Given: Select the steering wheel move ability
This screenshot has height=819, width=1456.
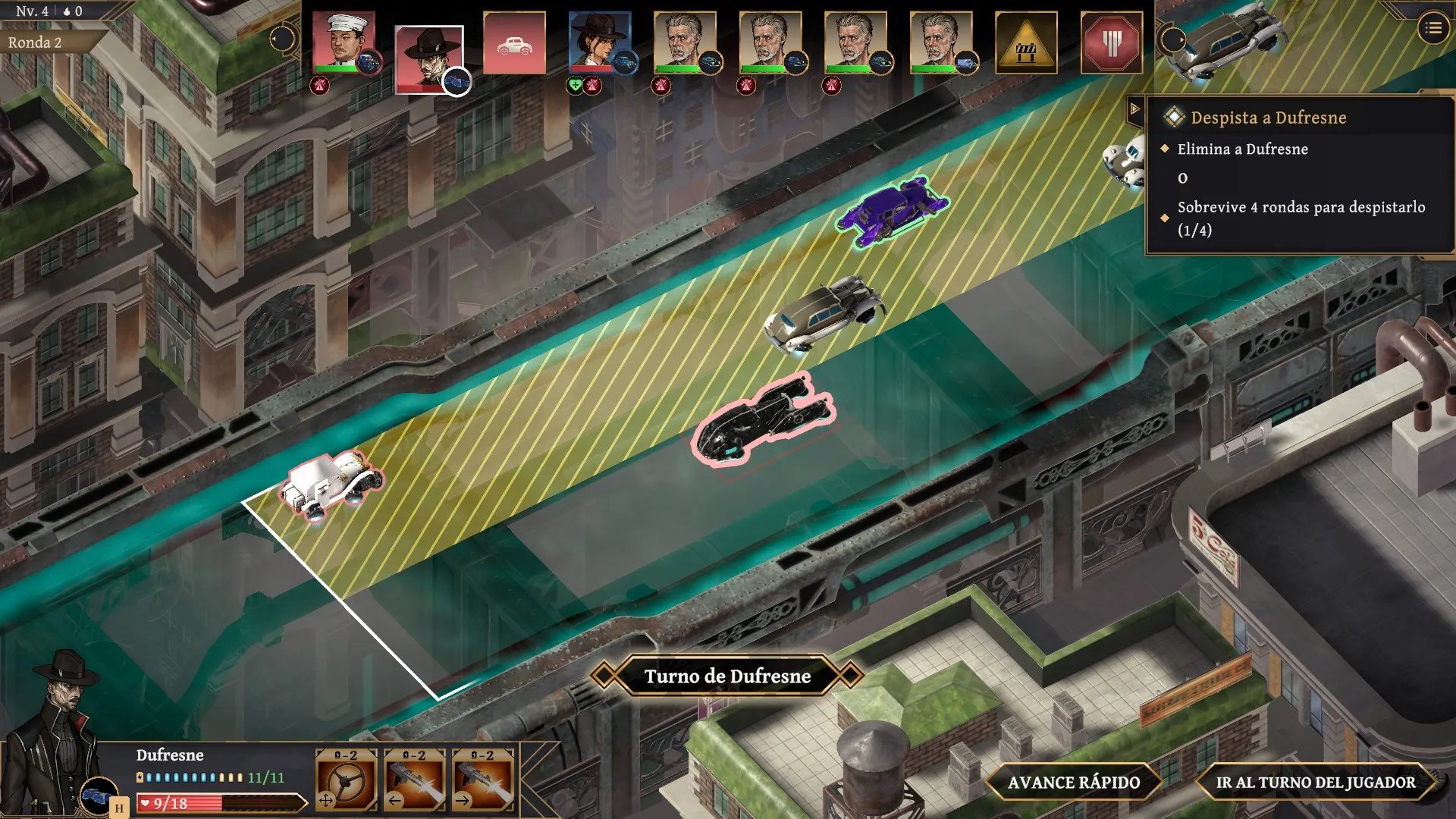Looking at the screenshot, I should click(347, 780).
